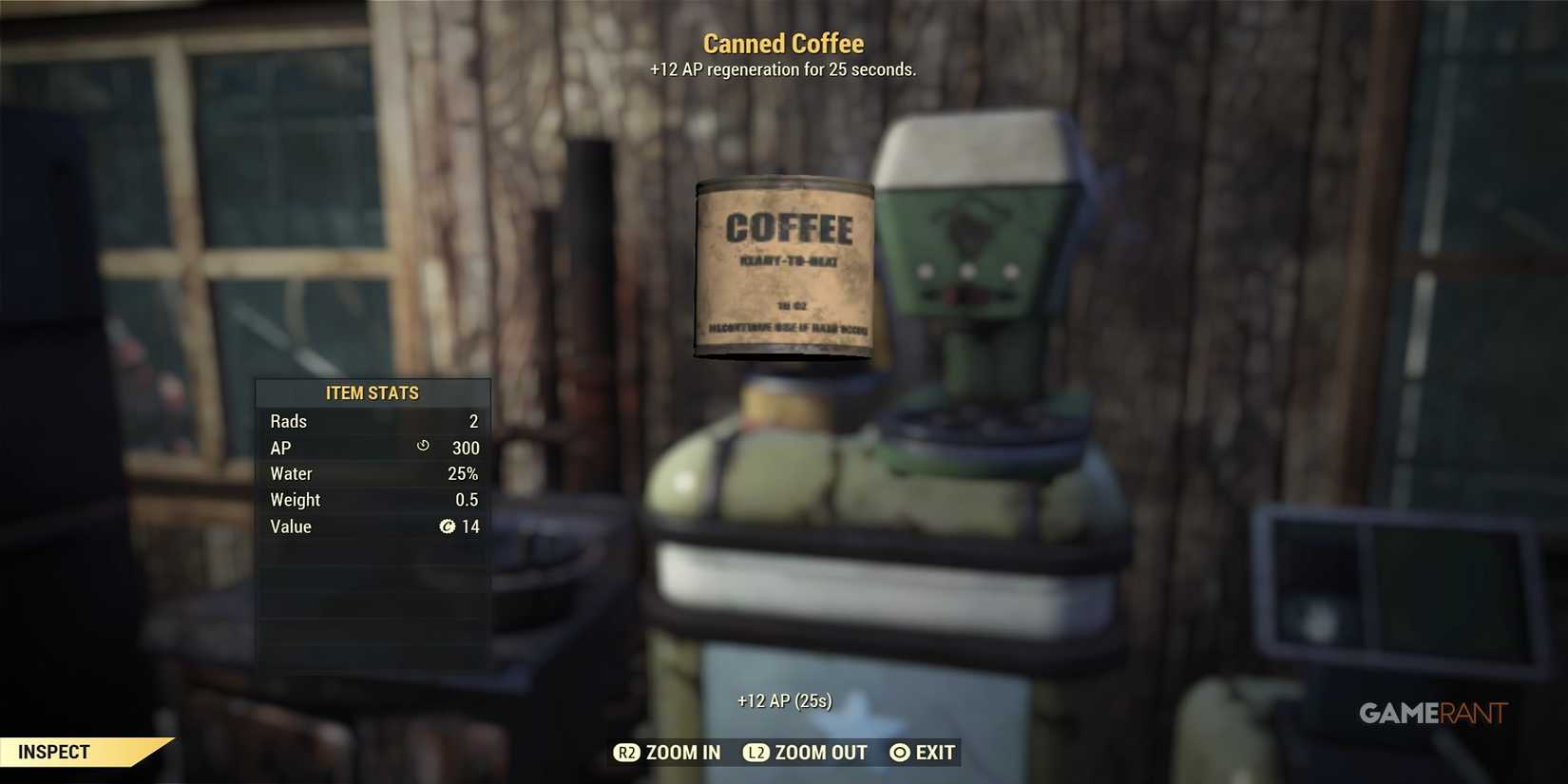The height and width of the screenshot is (784, 1568).
Task: Click the circle Exit button icon
Action: point(898,752)
